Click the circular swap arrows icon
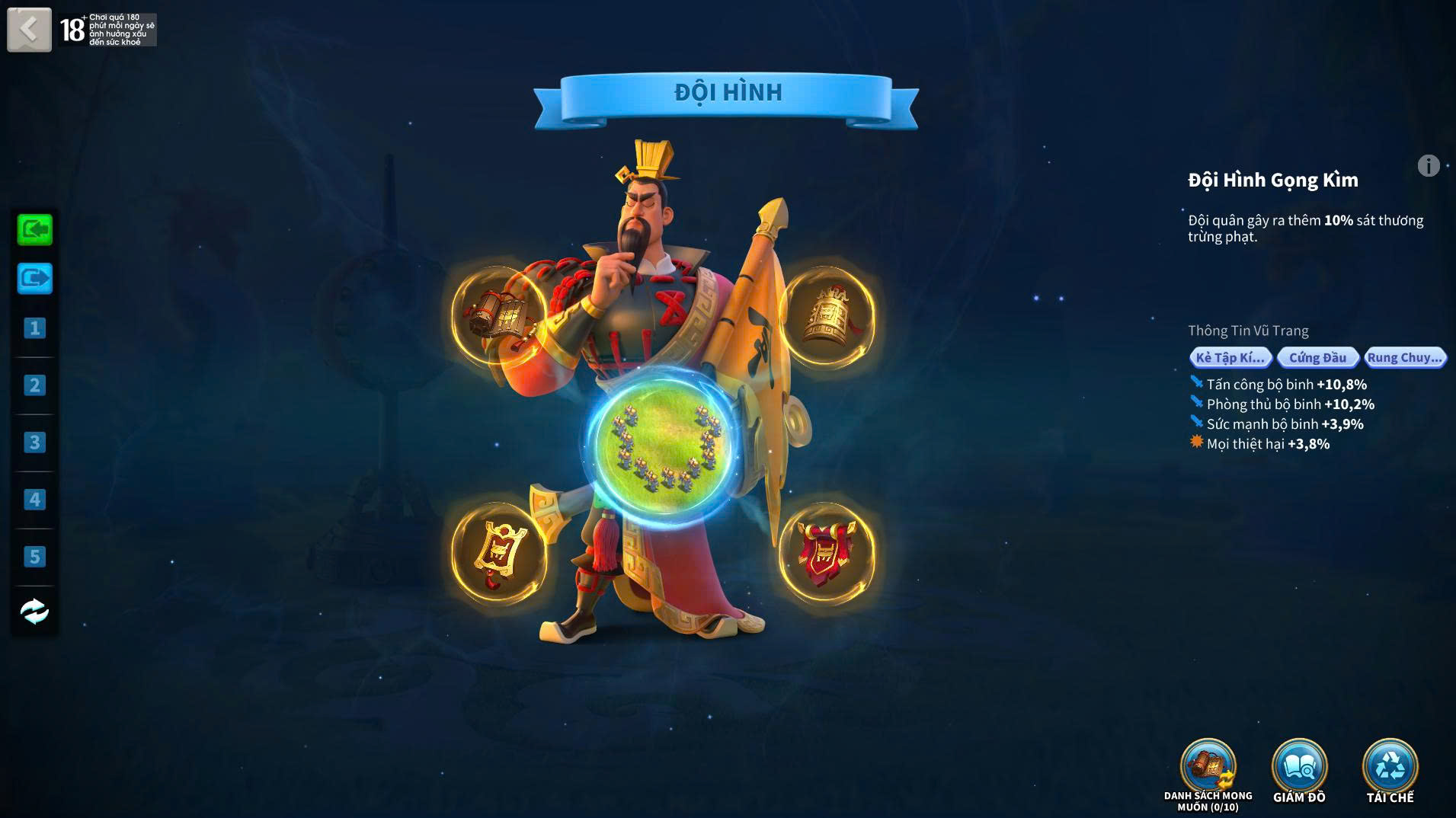 (34, 611)
